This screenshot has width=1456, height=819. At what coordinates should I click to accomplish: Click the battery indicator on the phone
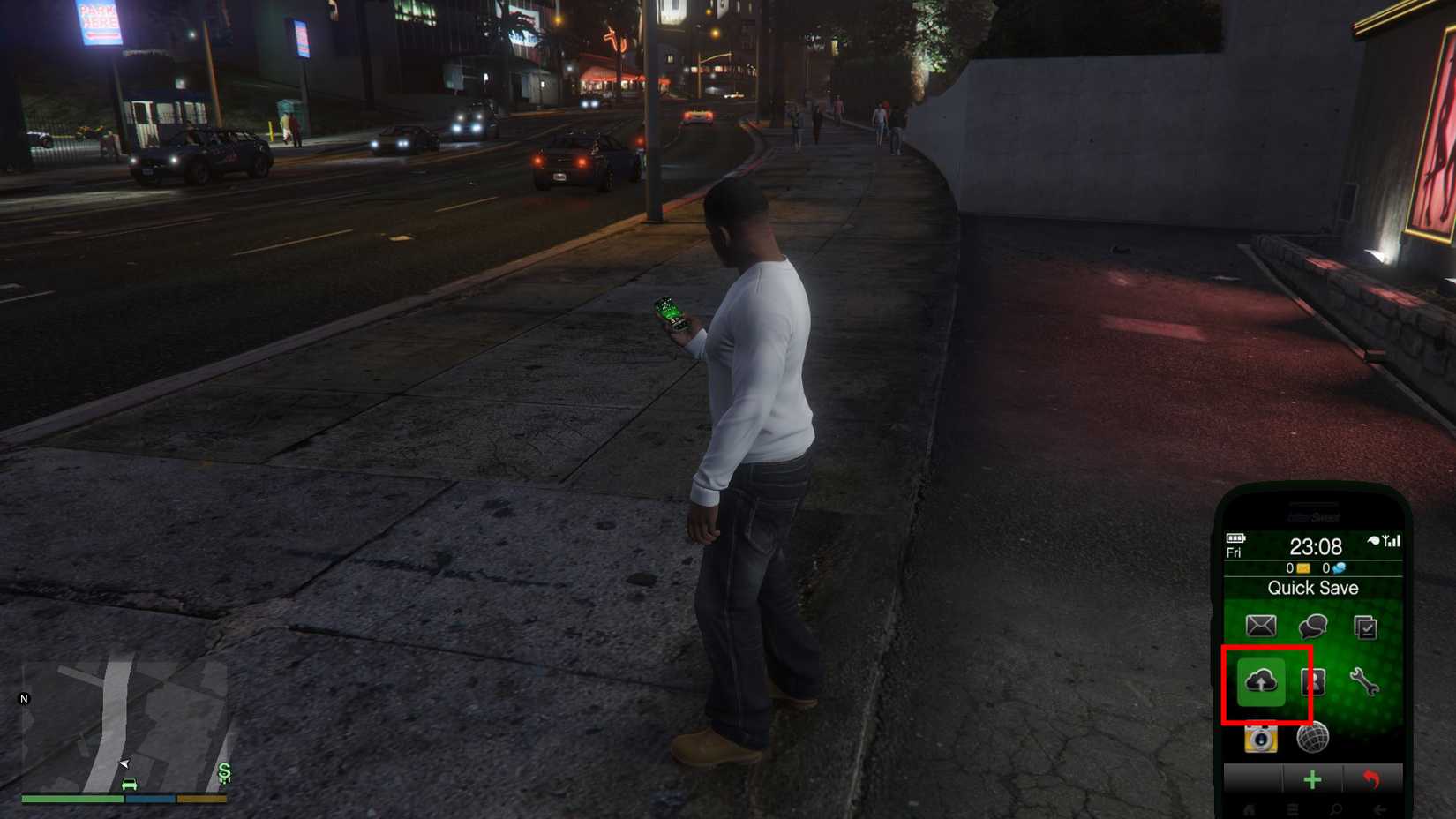click(x=1235, y=538)
